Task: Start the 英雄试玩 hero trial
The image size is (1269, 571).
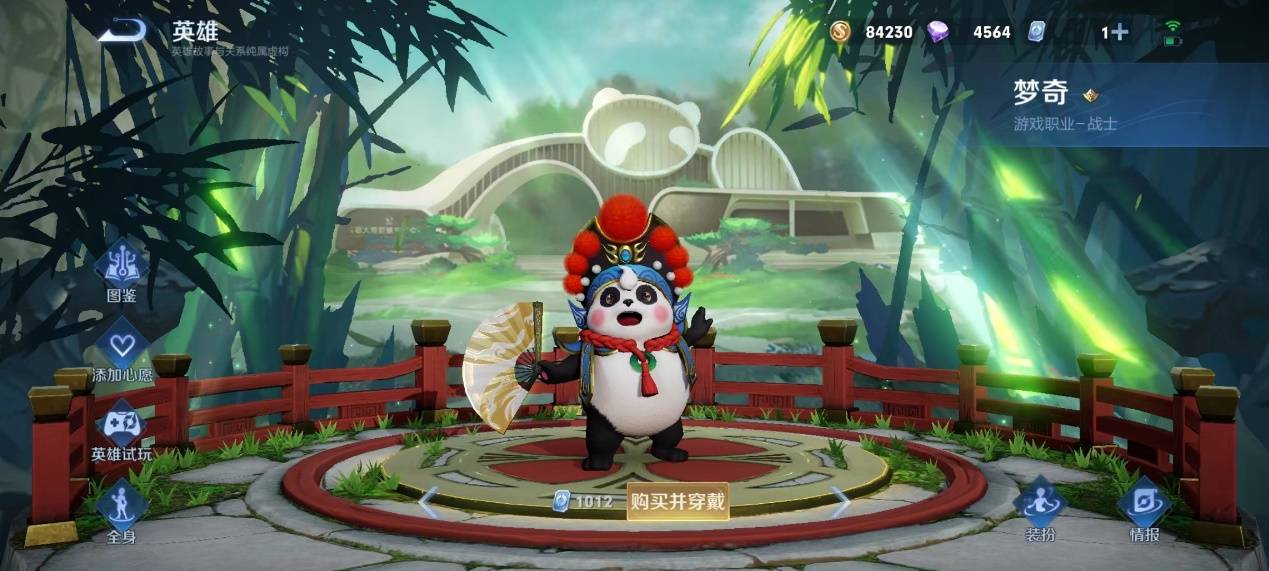Action: coord(122,430)
